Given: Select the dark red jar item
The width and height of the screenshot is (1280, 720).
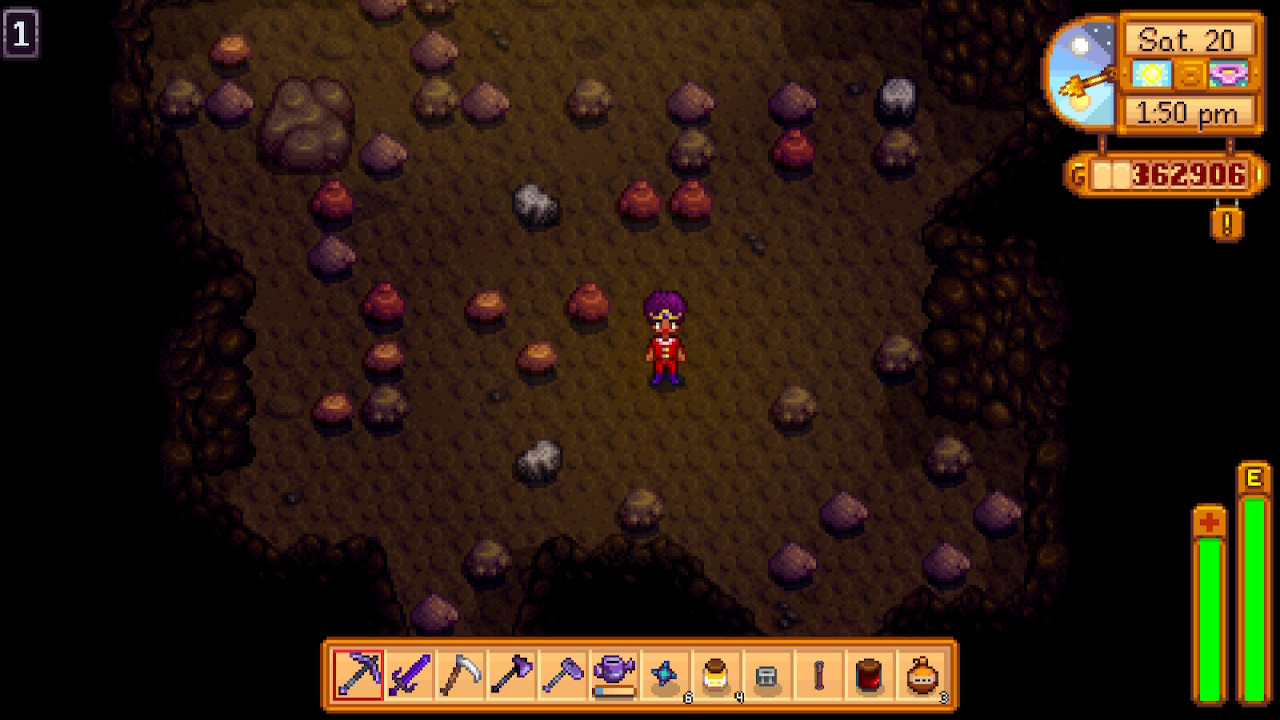Looking at the screenshot, I should pyautogui.click(x=871, y=676).
